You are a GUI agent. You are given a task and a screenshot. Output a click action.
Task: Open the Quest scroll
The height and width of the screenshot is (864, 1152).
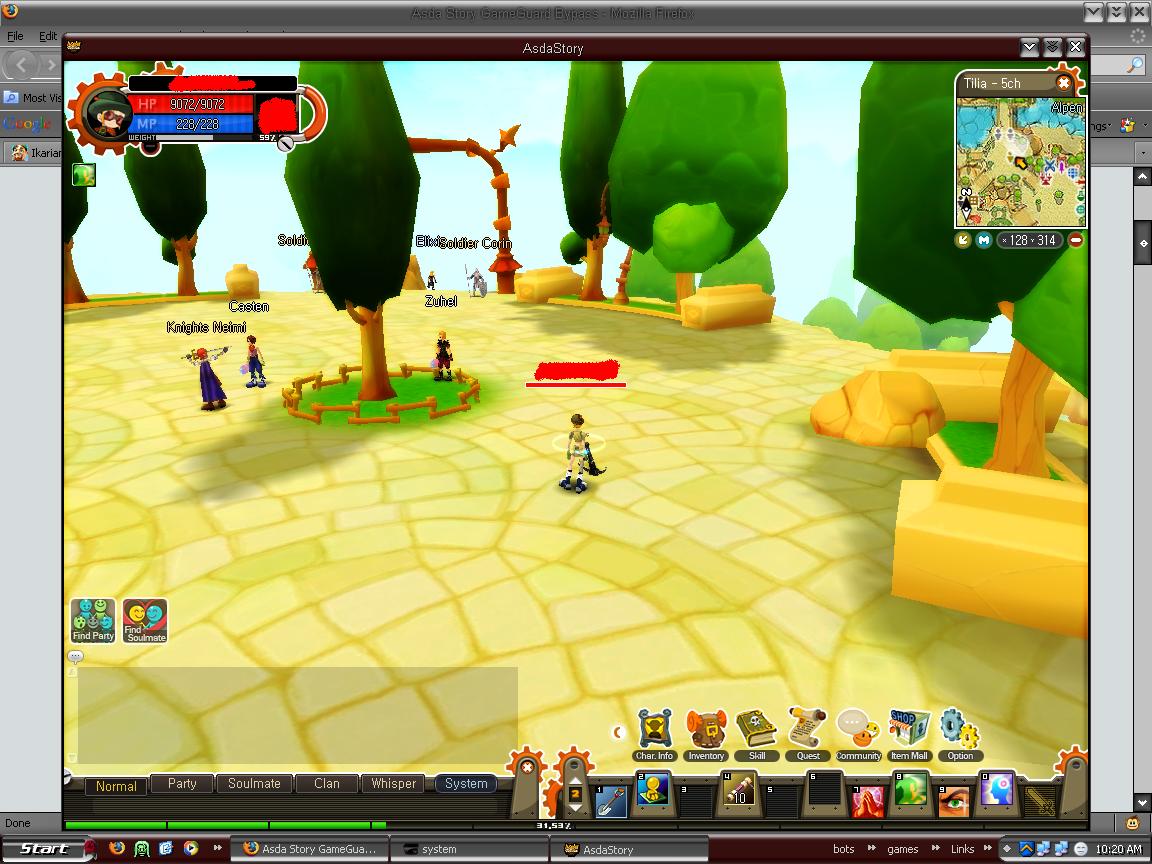click(x=808, y=733)
